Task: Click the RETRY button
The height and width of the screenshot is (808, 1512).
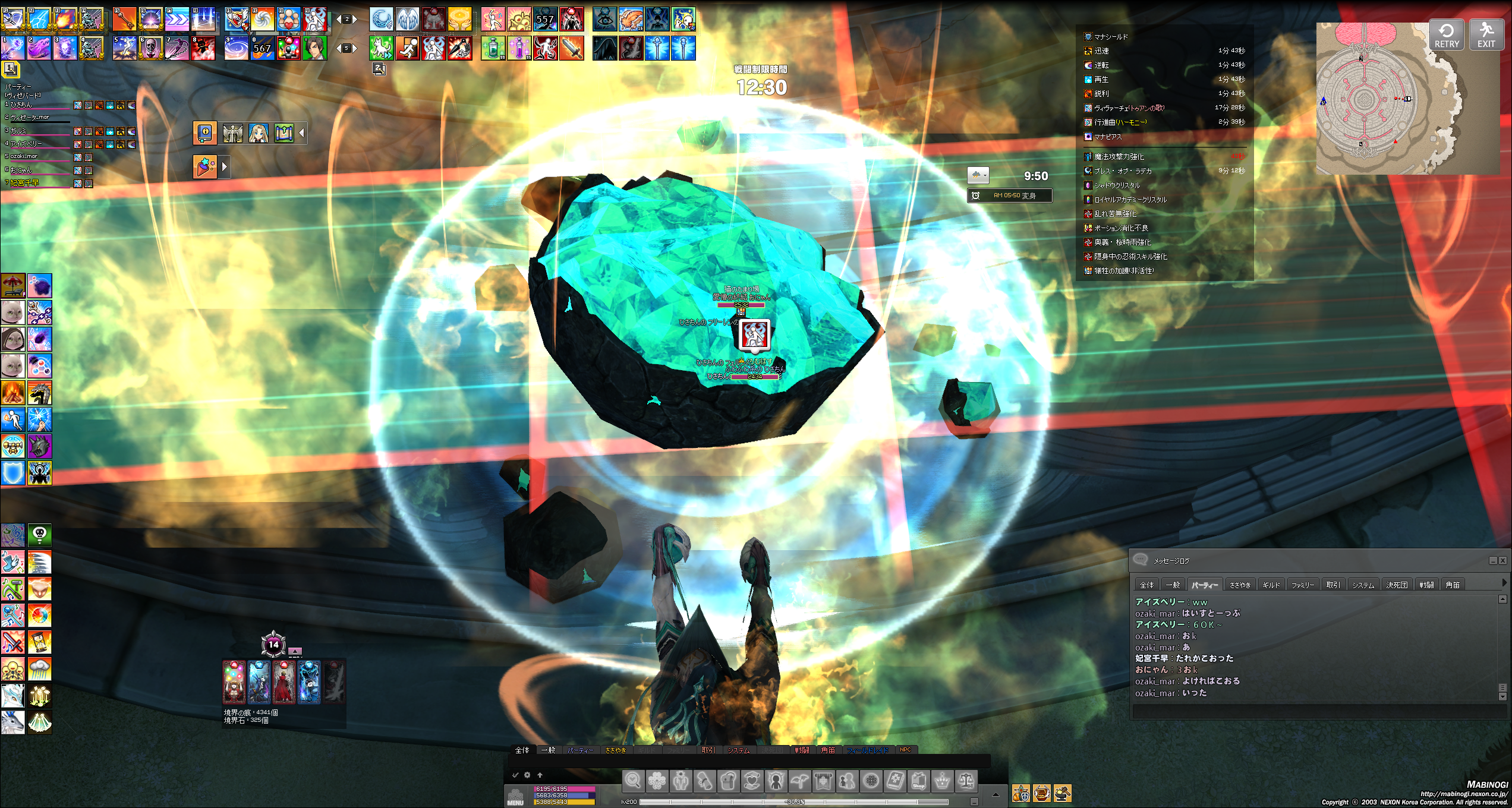Action: click(1446, 35)
